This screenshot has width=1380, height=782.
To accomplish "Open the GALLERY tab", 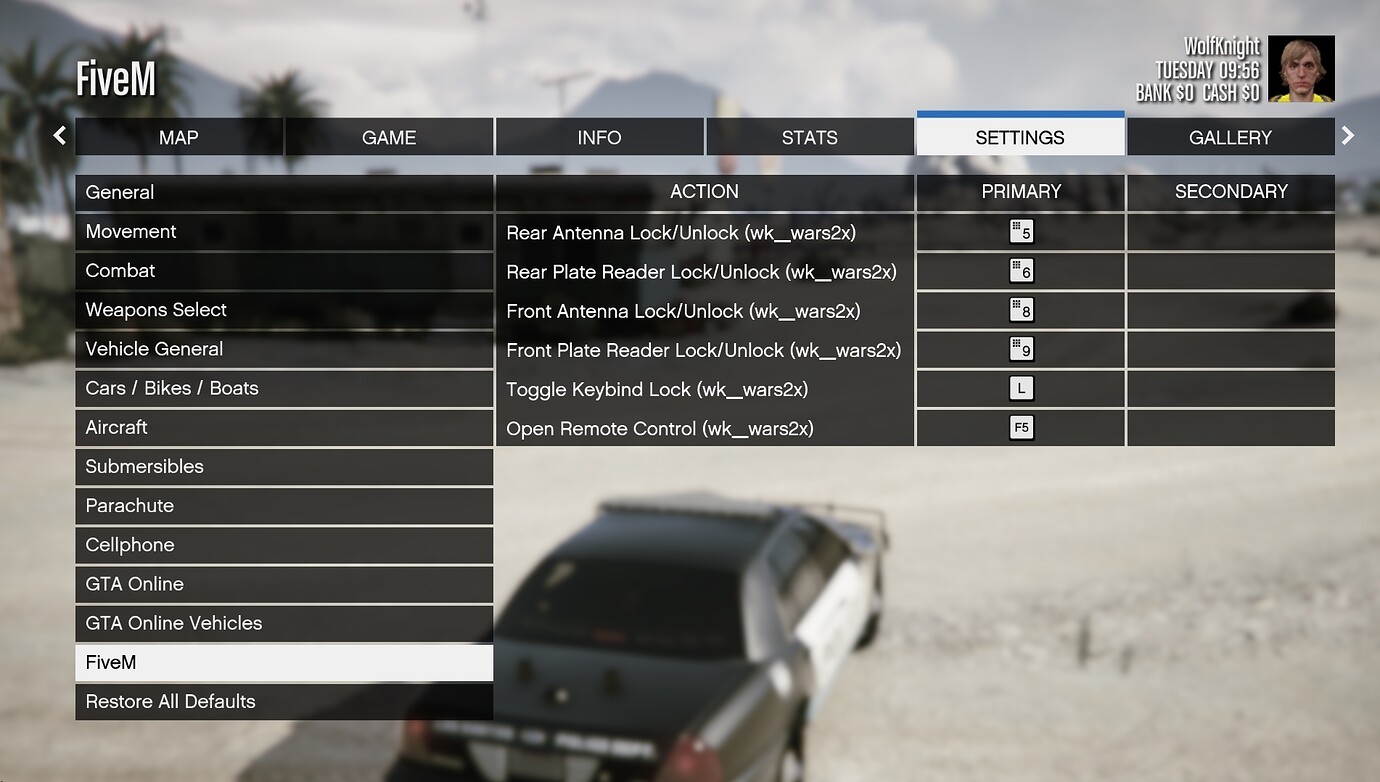I will point(1230,137).
